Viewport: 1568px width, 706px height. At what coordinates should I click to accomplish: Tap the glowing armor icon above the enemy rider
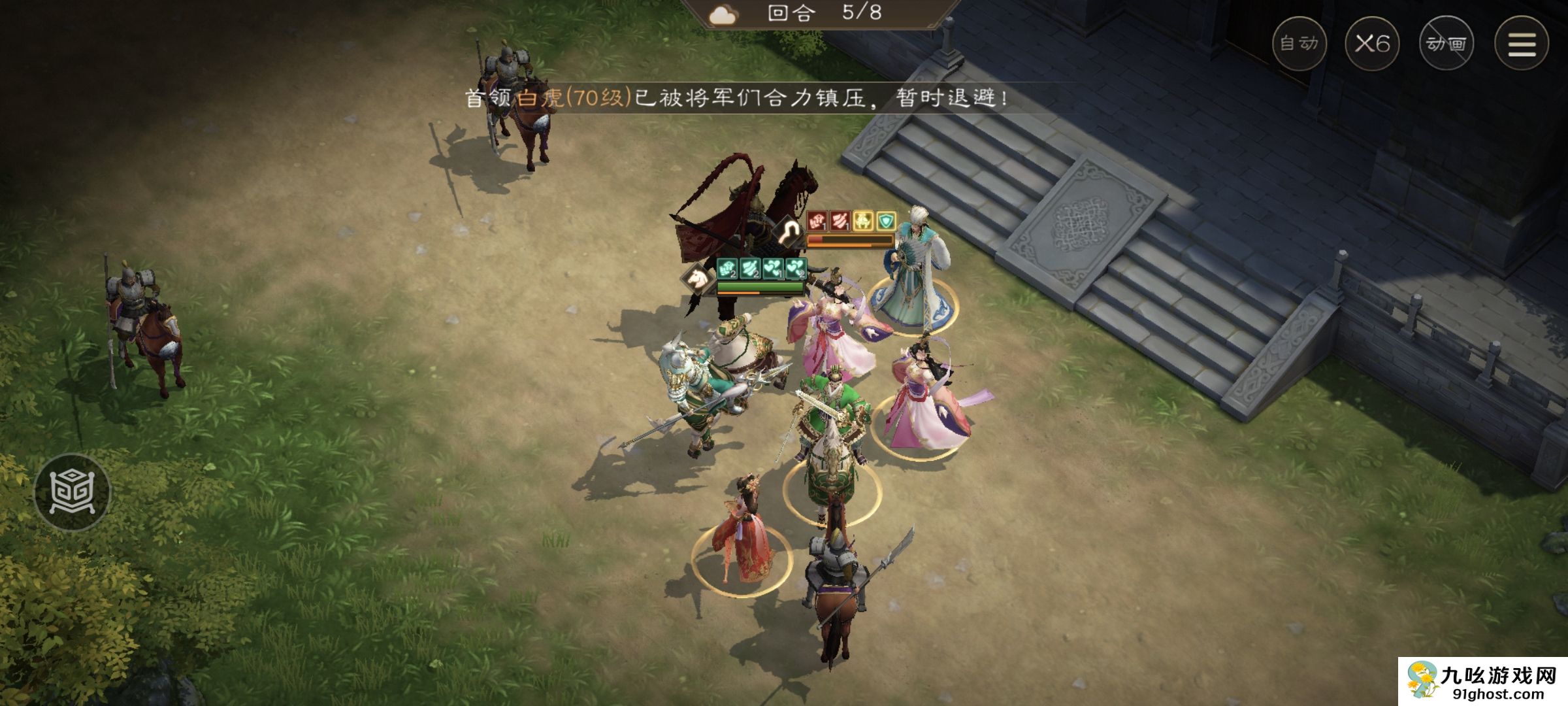point(789,230)
